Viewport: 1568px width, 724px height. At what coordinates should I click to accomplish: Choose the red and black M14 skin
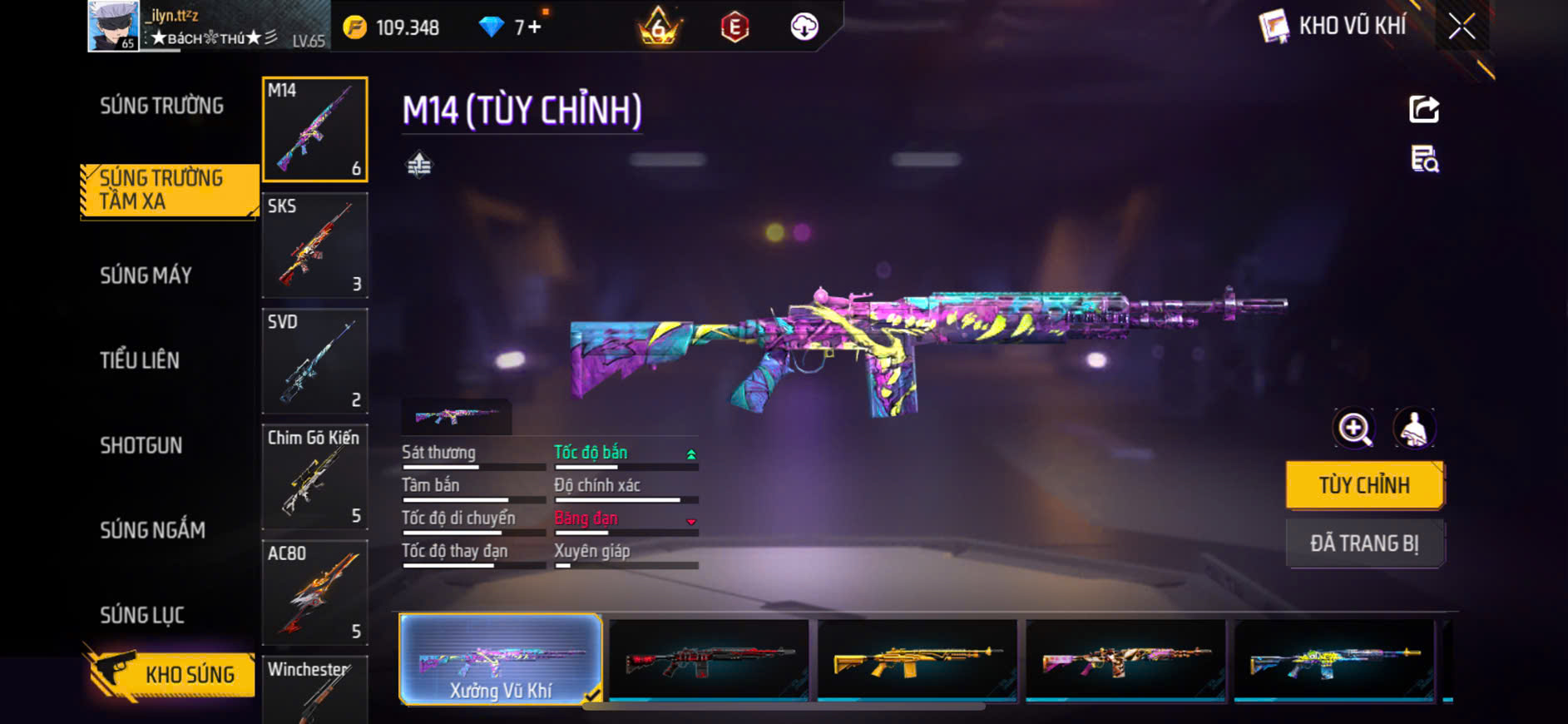(709, 659)
